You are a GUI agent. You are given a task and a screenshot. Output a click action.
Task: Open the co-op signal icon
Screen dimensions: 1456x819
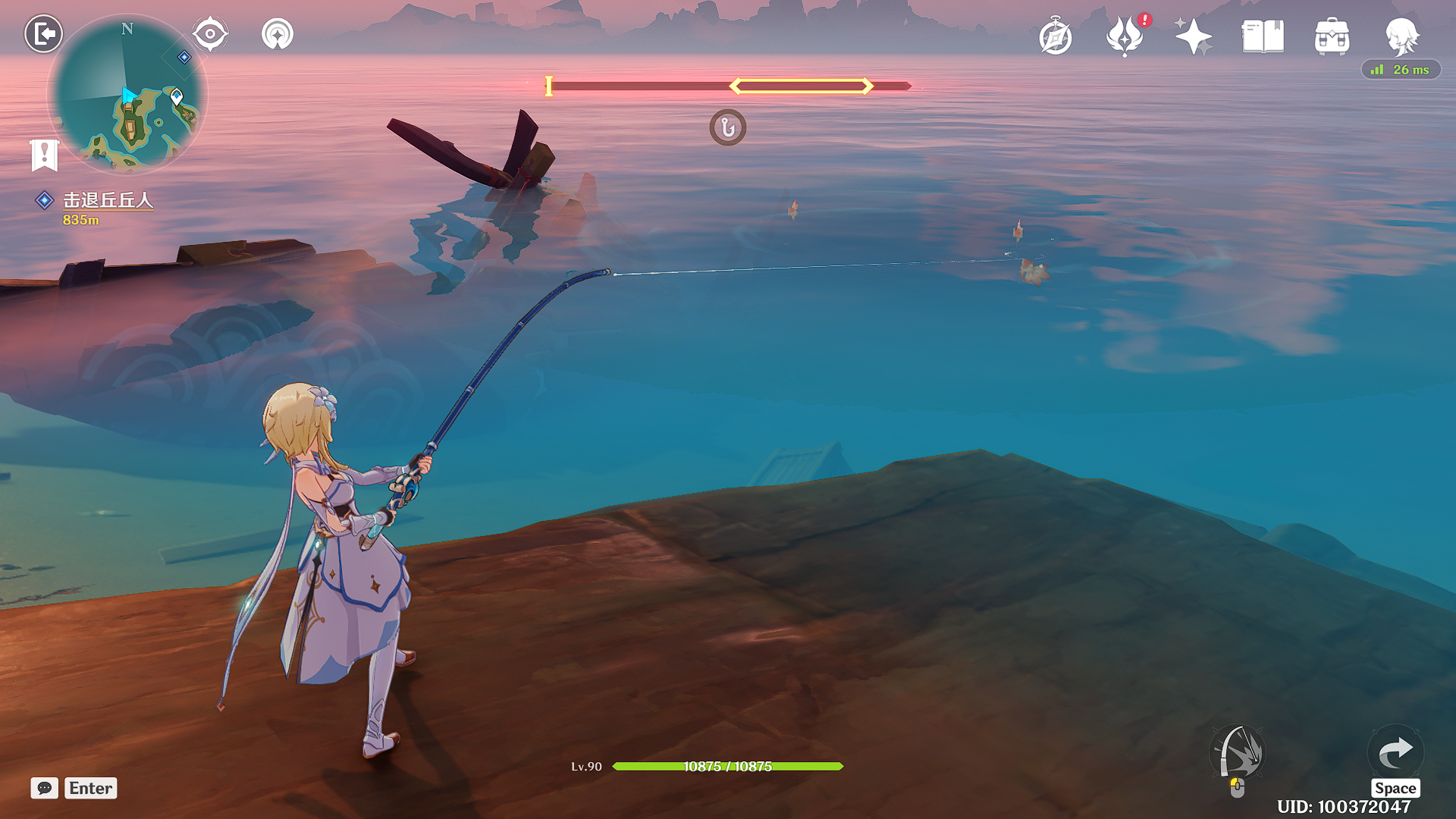[278, 34]
